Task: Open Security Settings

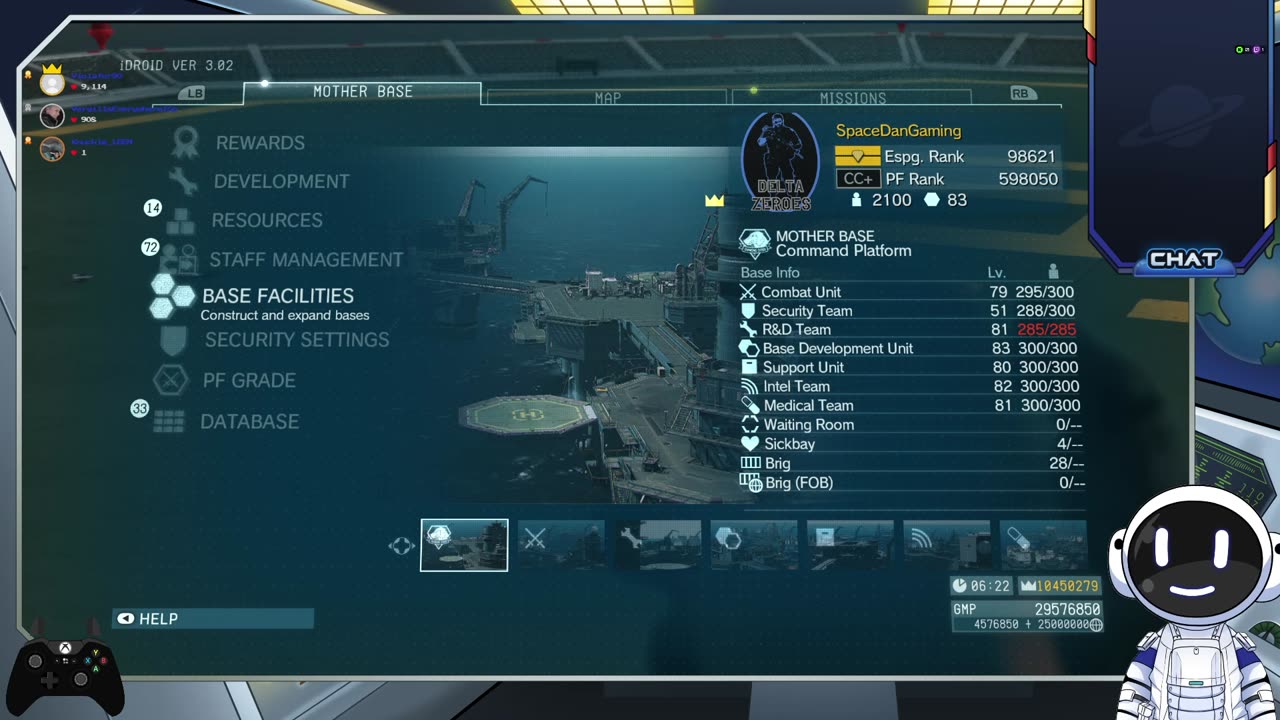Action: (296, 340)
